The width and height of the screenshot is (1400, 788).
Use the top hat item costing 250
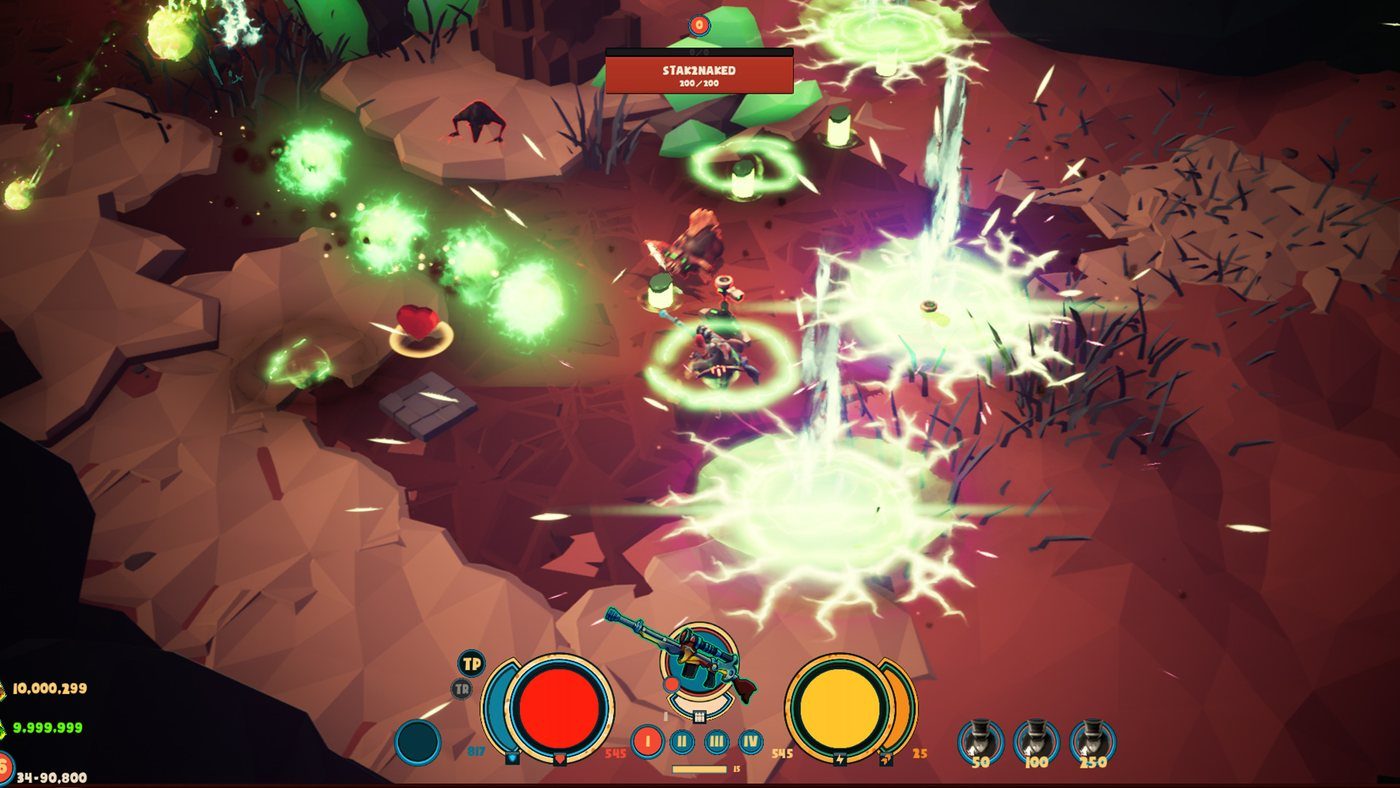click(1092, 740)
